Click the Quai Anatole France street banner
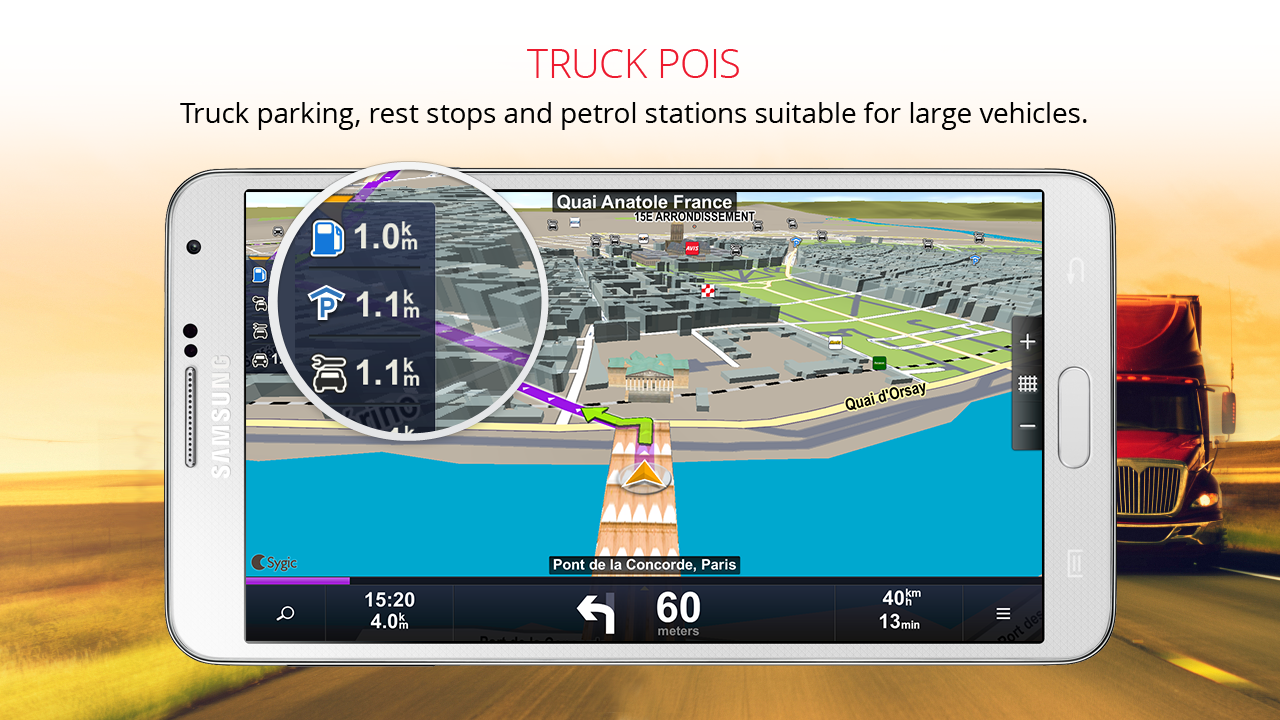This screenshot has height=720, width=1280. pos(644,202)
